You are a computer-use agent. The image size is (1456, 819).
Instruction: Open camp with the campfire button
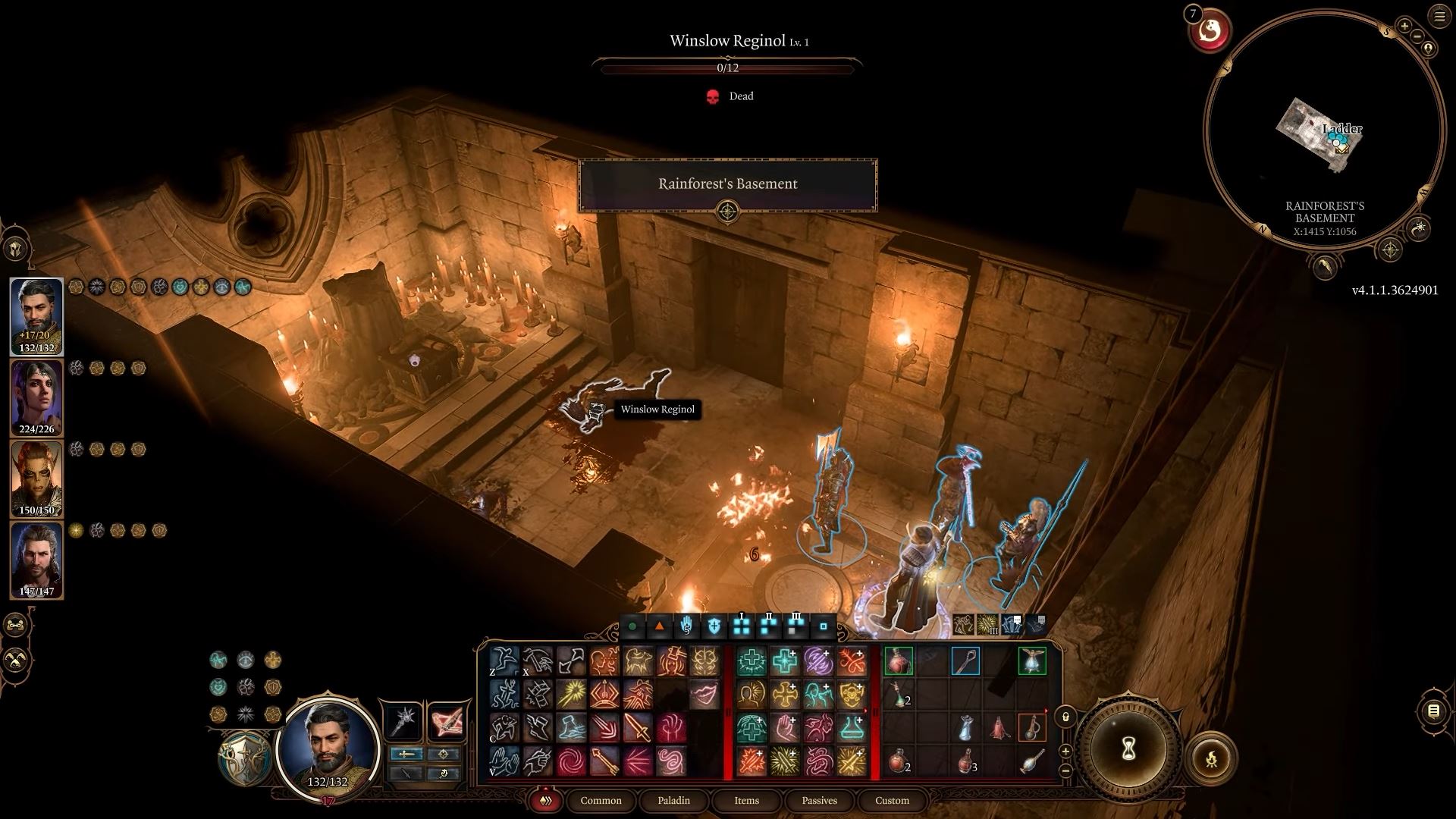pos(1211,757)
